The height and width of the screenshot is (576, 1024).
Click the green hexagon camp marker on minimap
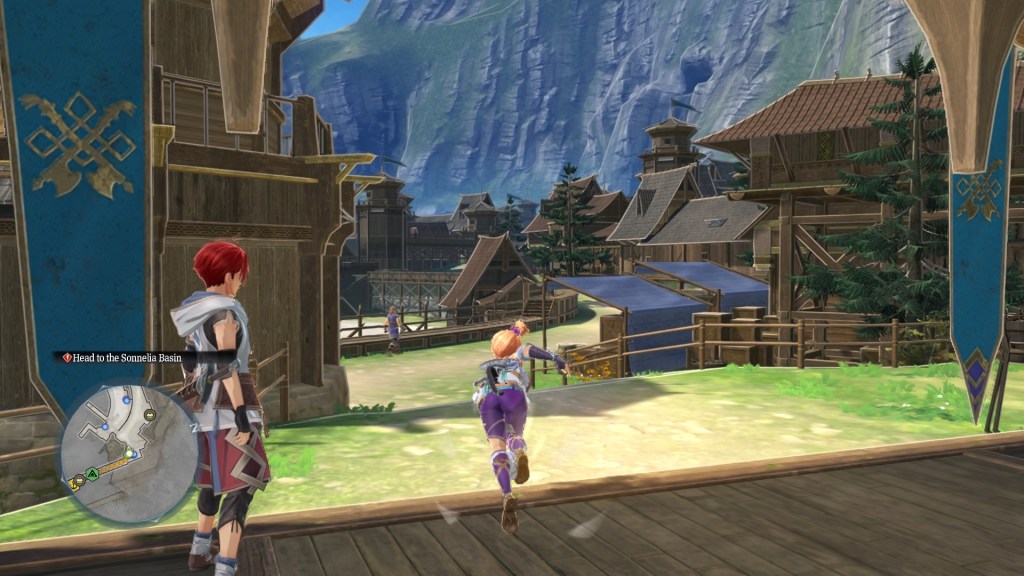pyautogui.click(x=92, y=473)
